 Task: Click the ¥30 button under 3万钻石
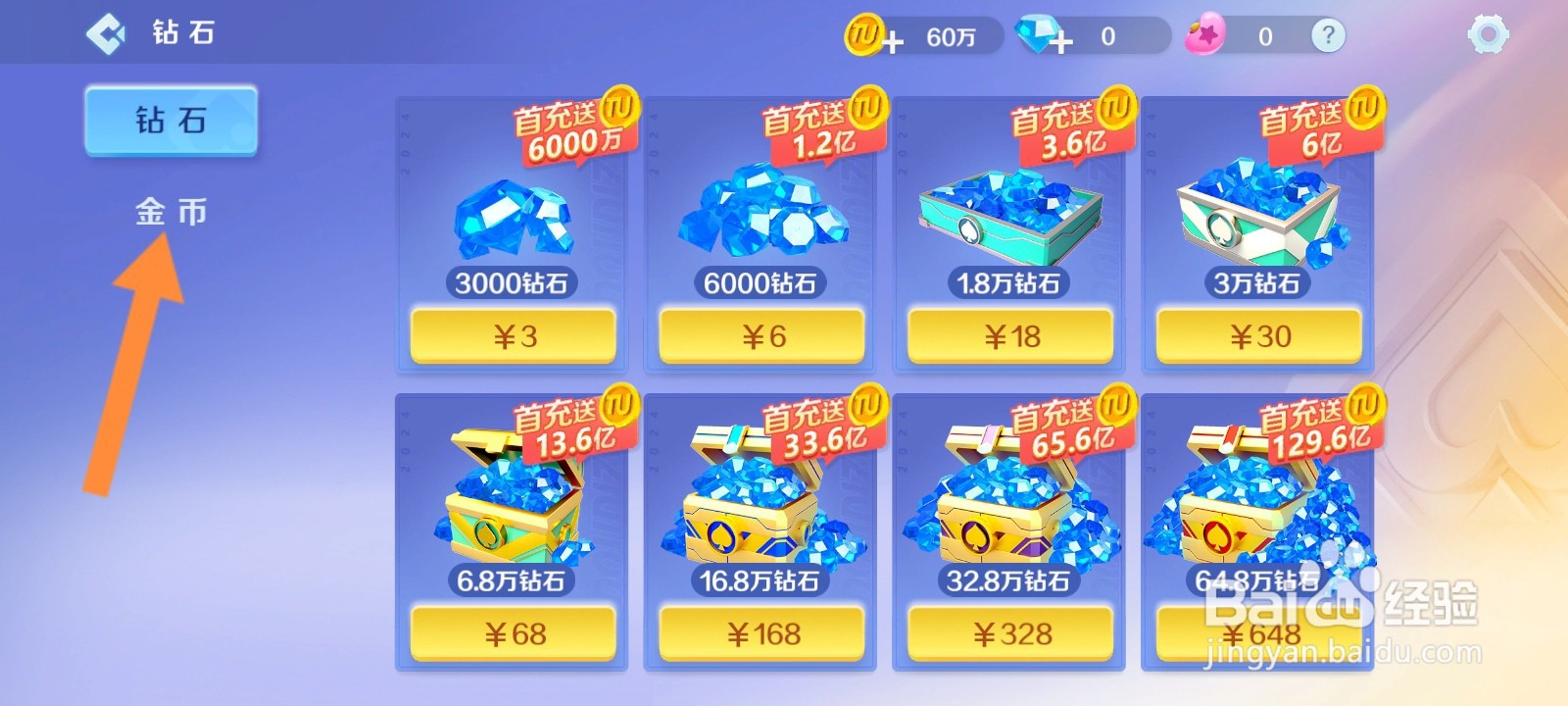point(1258,335)
